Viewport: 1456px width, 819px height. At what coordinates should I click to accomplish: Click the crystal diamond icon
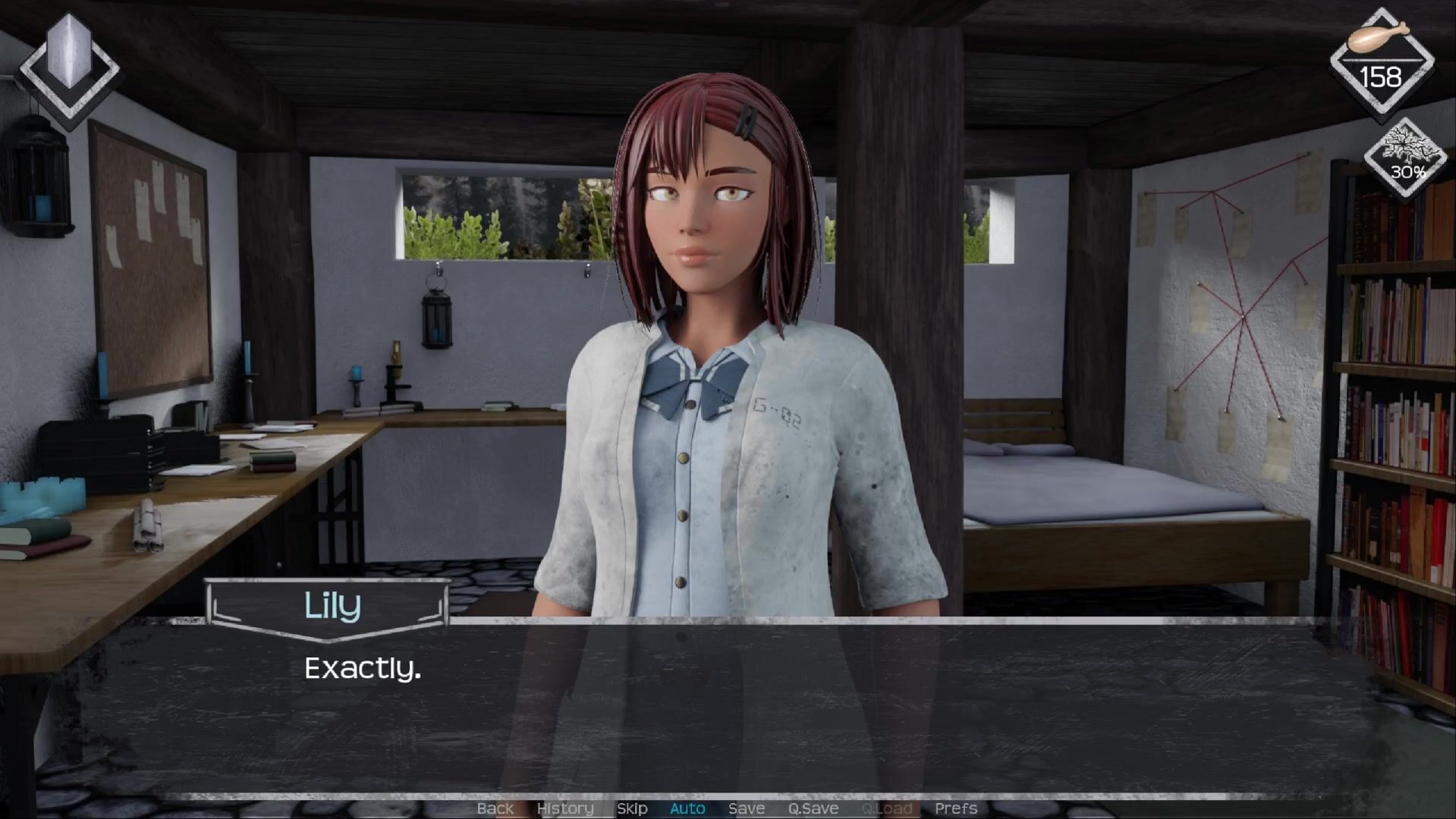[x=69, y=67]
